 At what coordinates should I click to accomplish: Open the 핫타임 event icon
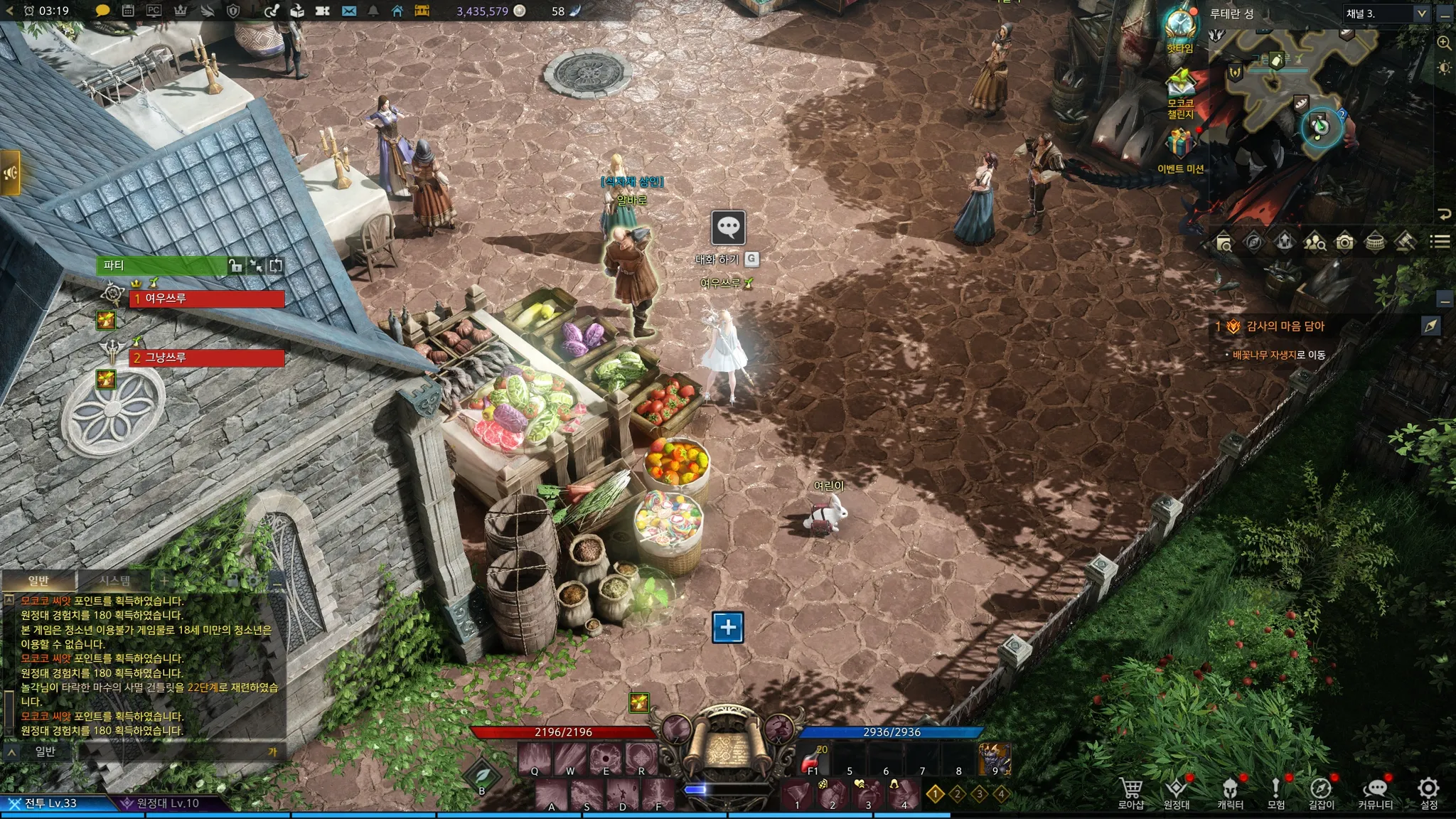(x=1180, y=26)
